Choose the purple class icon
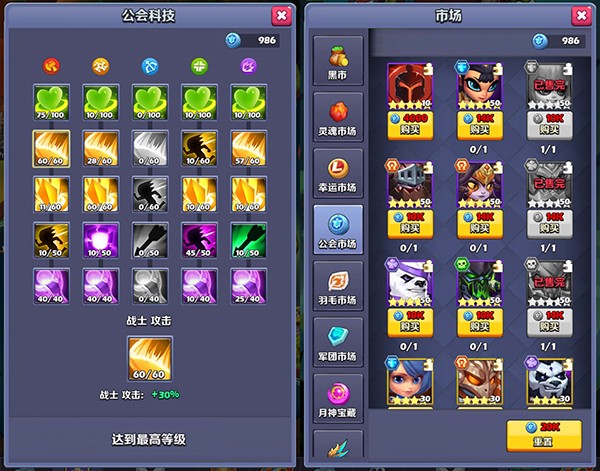The width and height of the screenshot is (600, 471). (247, 66)
